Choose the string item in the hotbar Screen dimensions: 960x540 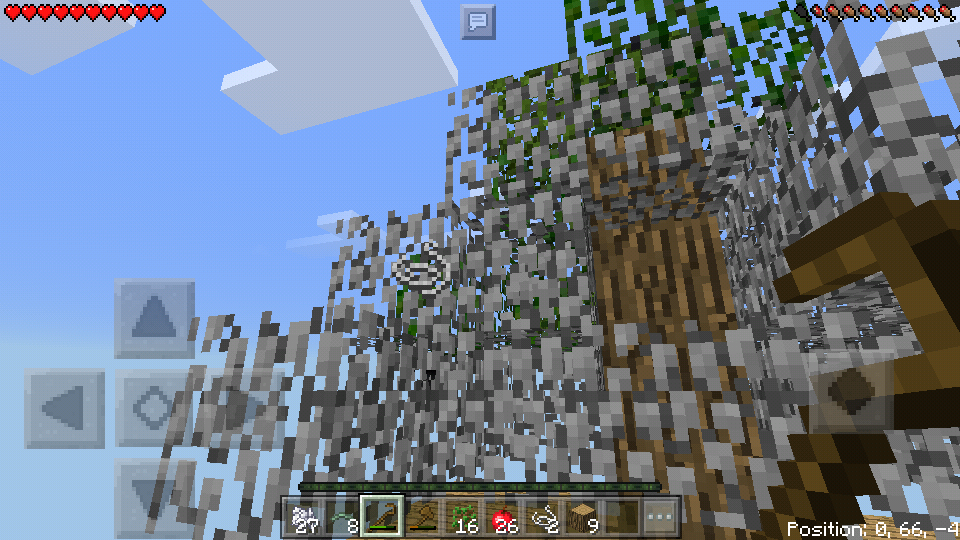tap(543, 517)
